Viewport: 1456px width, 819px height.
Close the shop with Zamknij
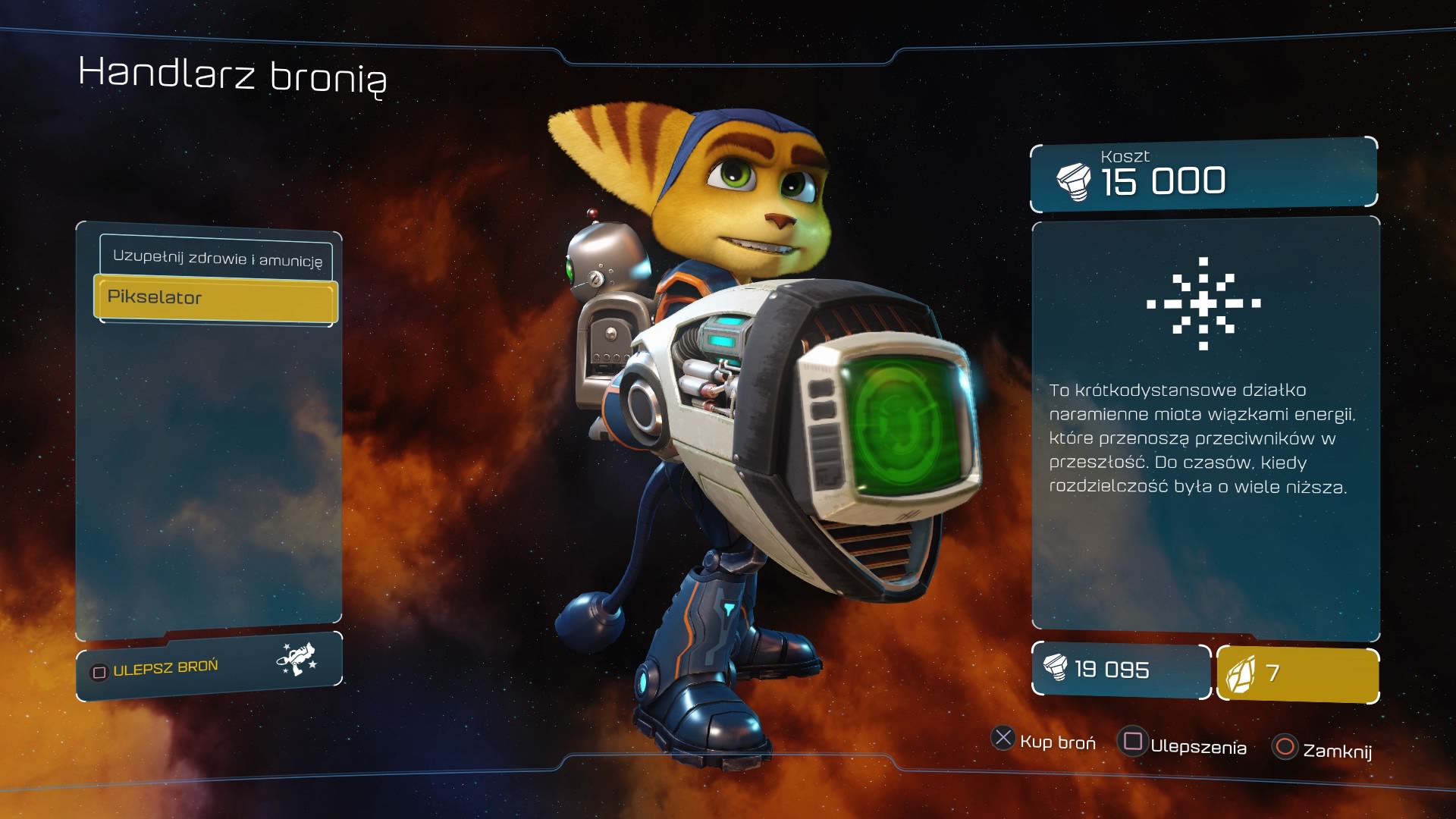point(1323,748)
